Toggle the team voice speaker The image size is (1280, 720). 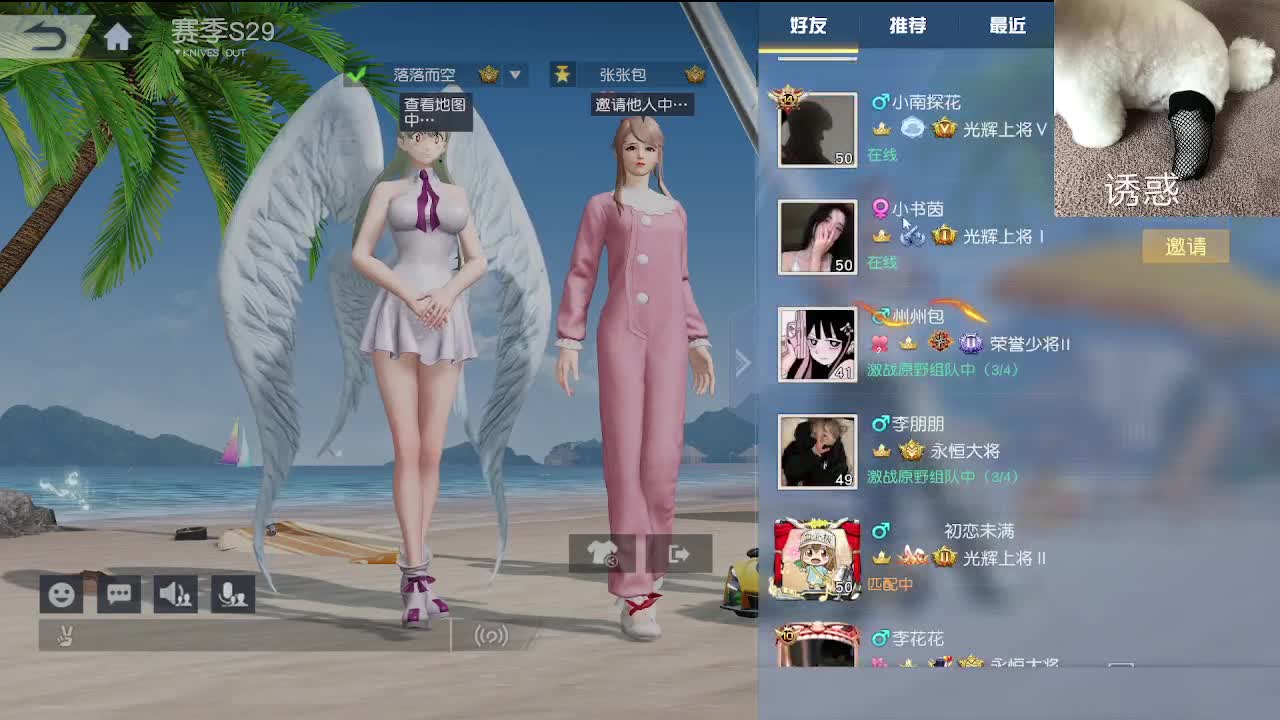tap(175, 593)
